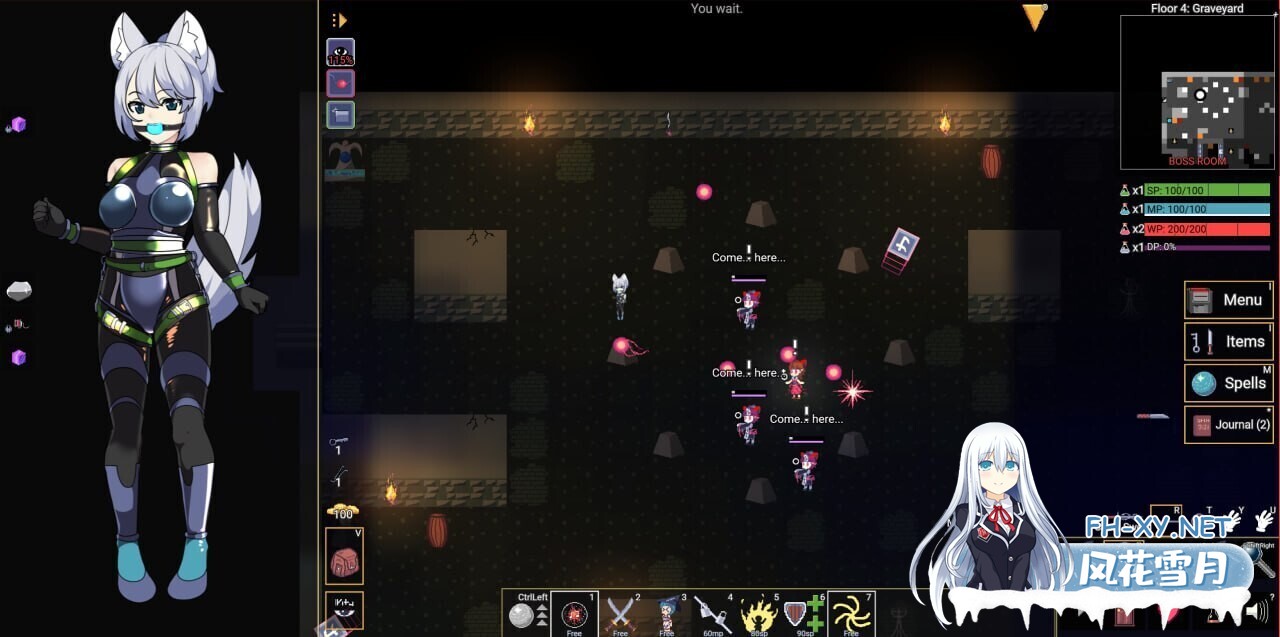Toggle the speaker sound icon
This screenshot has height=637, width=1280.
click(1255, 609)
